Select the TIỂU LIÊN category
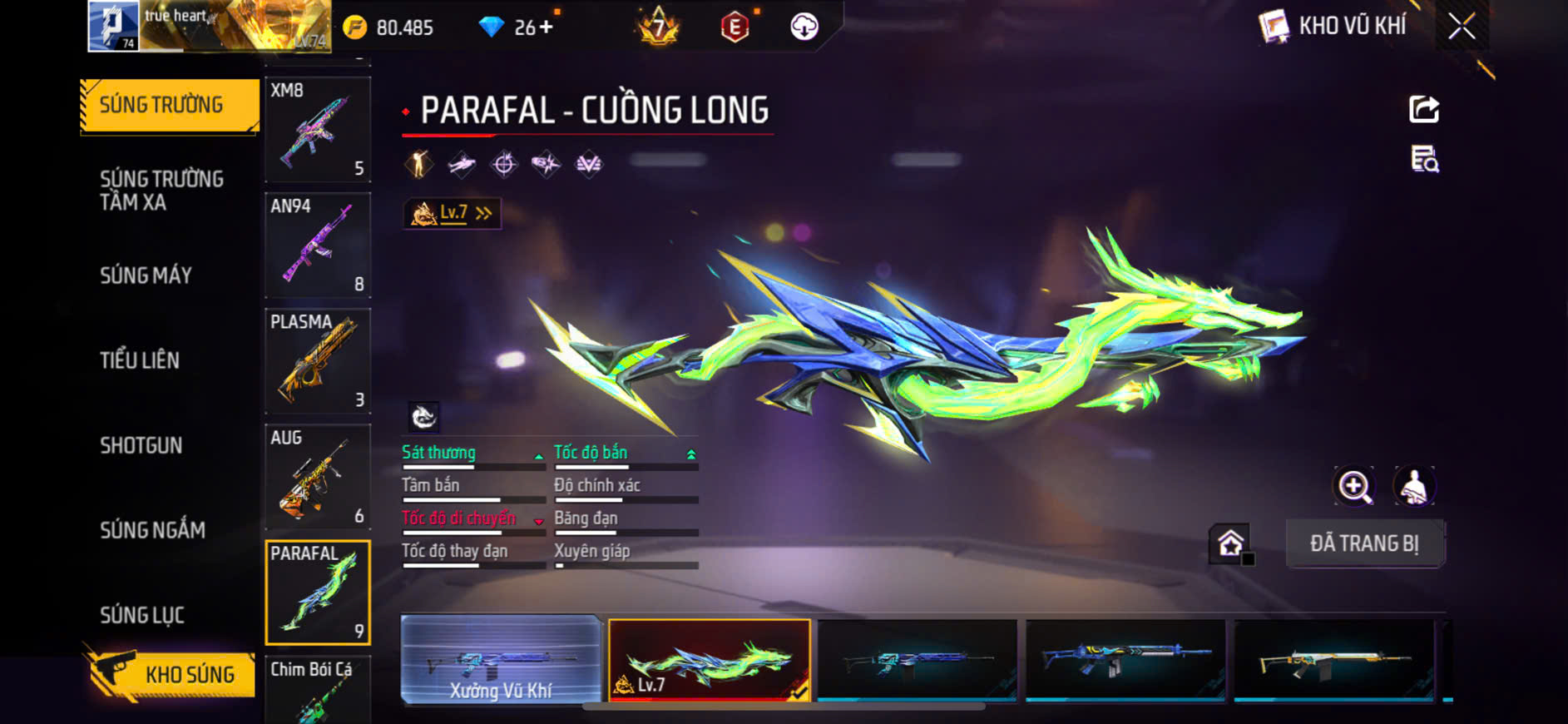Image resolution: width=1568 pixels, height=724 pixels. point(140,360)
